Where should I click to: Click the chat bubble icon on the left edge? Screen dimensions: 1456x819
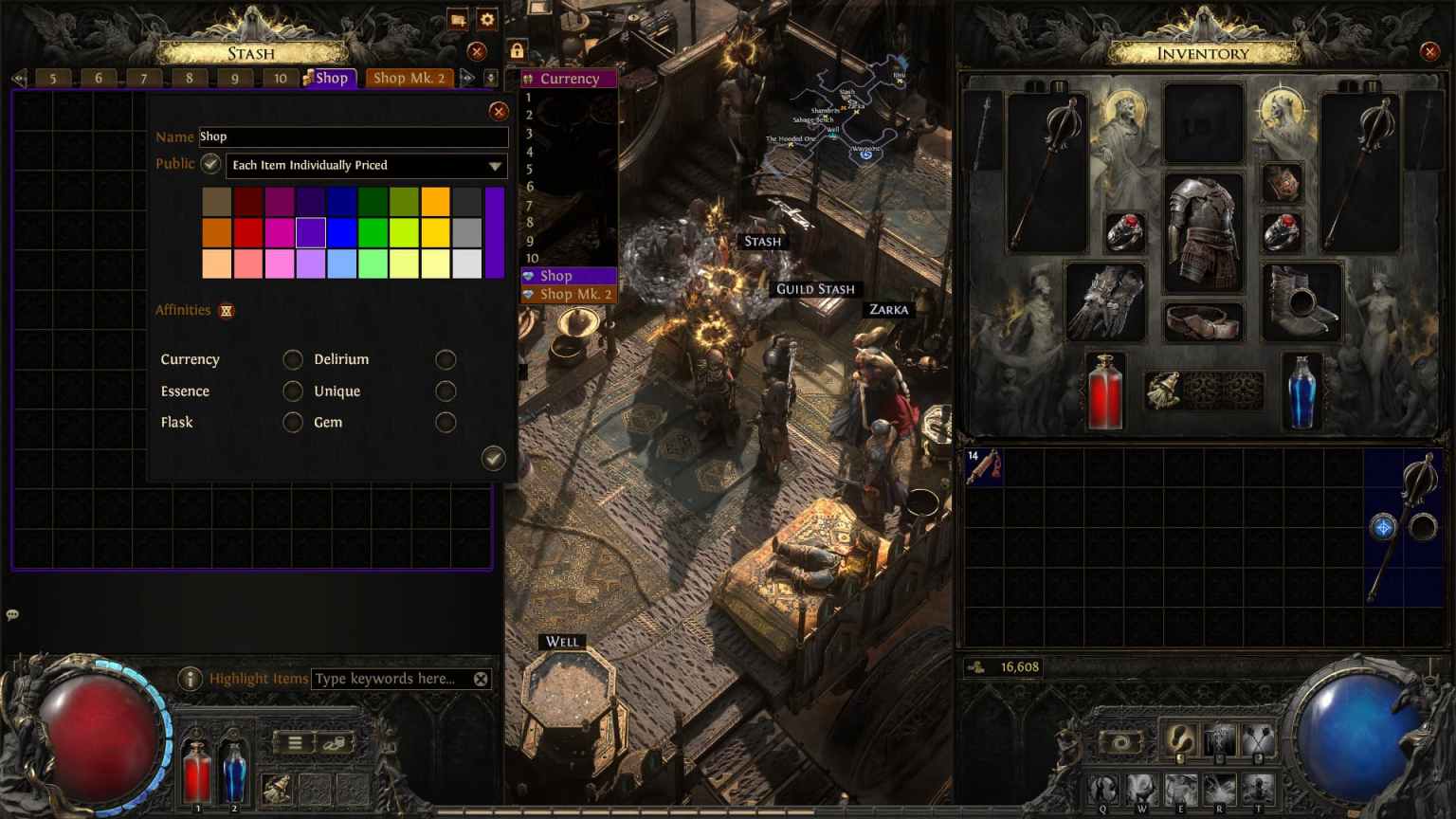point(12,614)
